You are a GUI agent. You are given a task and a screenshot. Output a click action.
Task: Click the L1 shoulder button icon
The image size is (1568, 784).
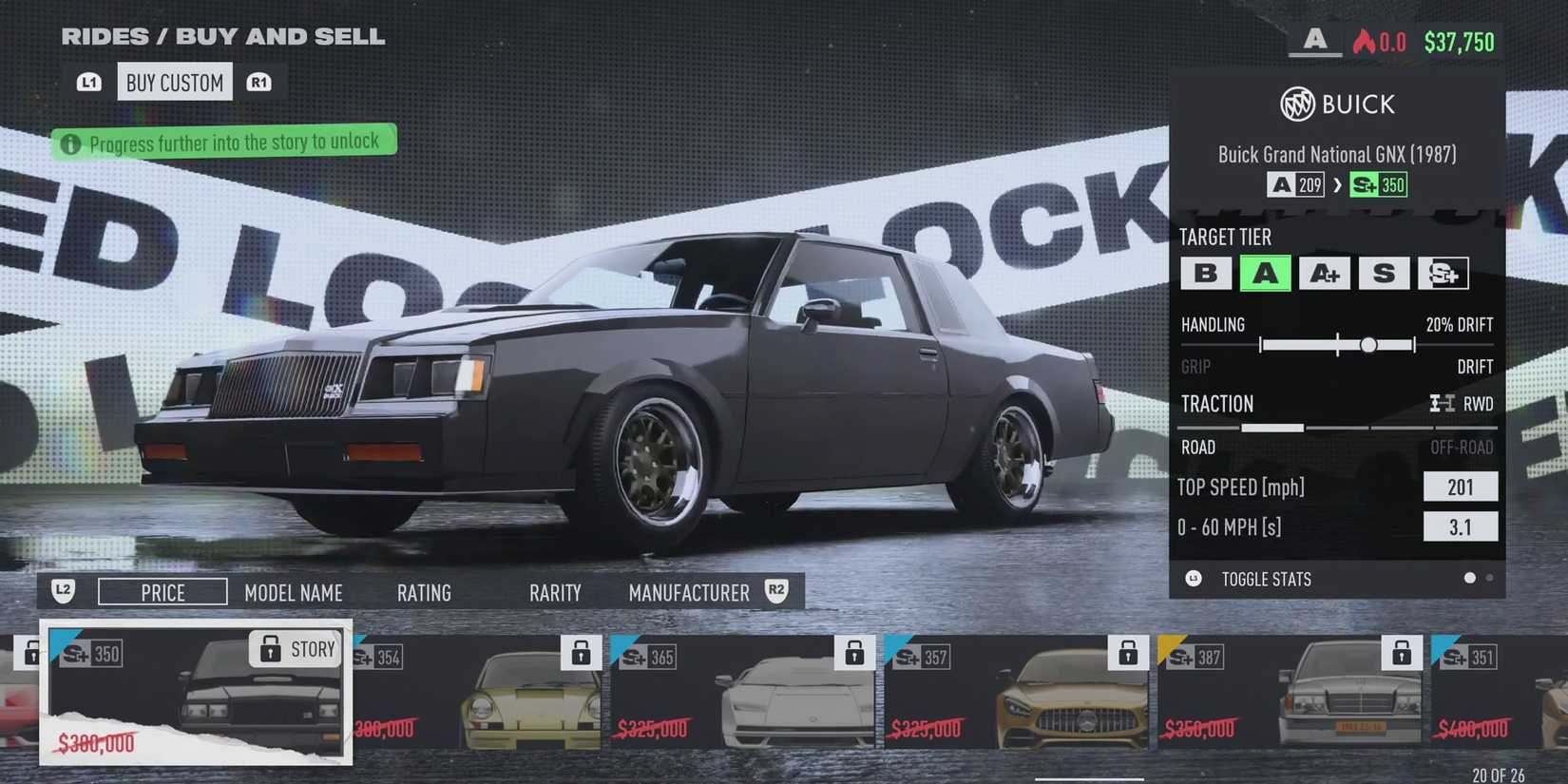coord(87,81)
